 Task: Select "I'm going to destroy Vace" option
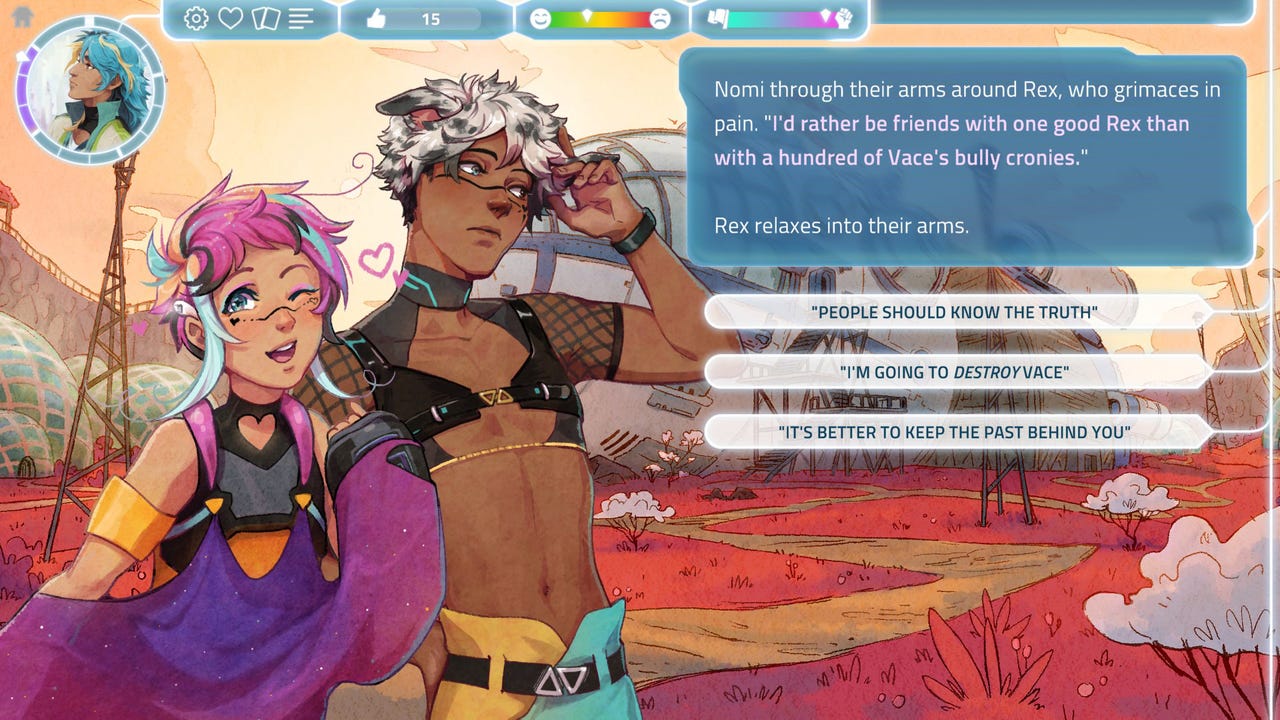point(955,372)
